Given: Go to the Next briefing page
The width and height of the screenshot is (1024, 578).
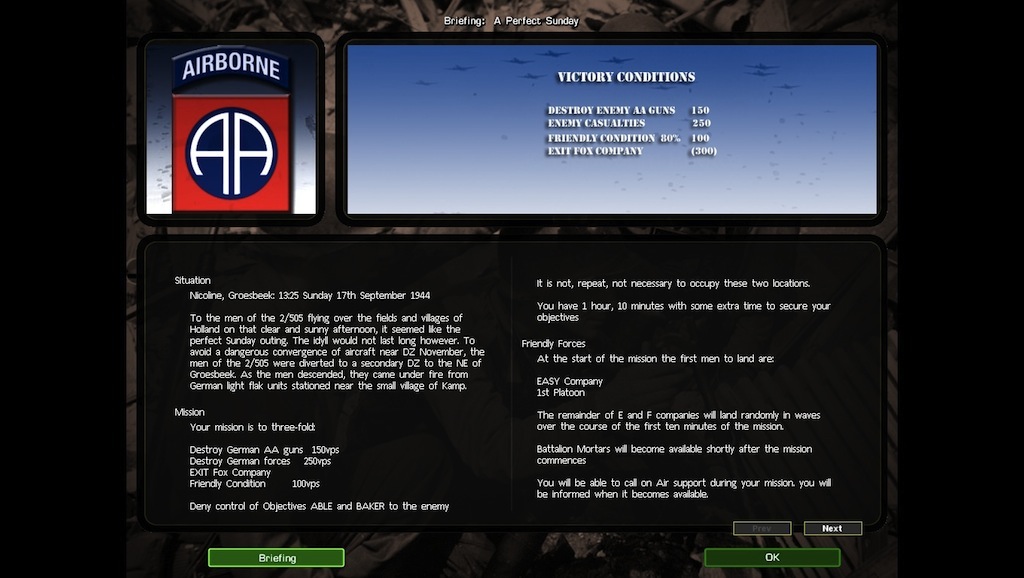Looking at the screenshot, I should click(832, 528).
